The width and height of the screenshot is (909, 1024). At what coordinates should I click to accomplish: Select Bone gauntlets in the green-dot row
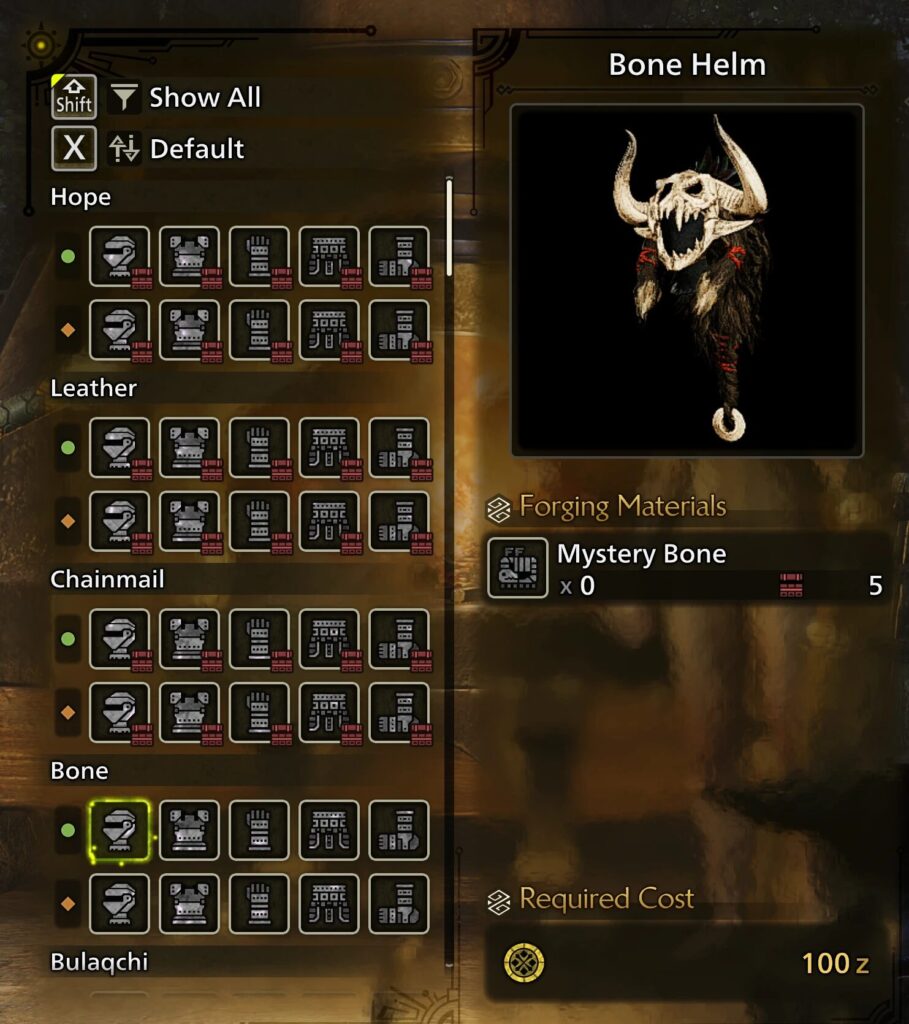point(260,830)
